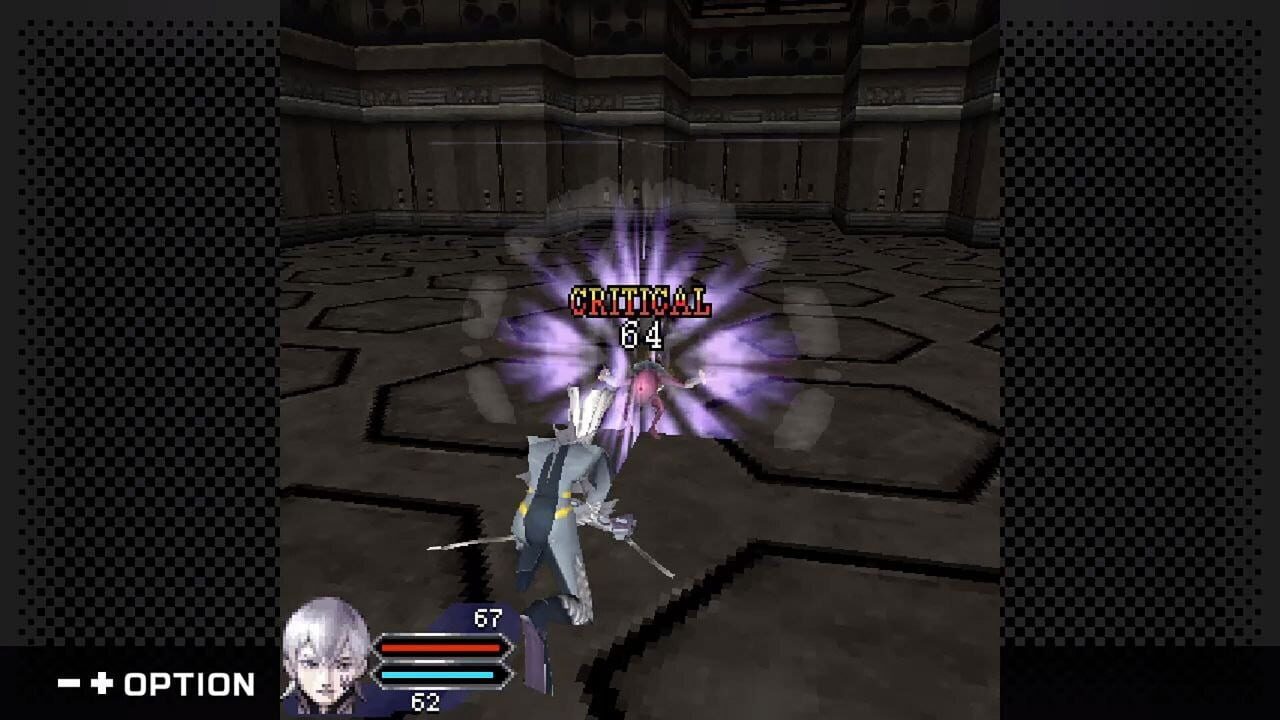This screenshot has width=1280, height=720.
Task: Click the minus icon beside OPTION
Action: point(68,683)
